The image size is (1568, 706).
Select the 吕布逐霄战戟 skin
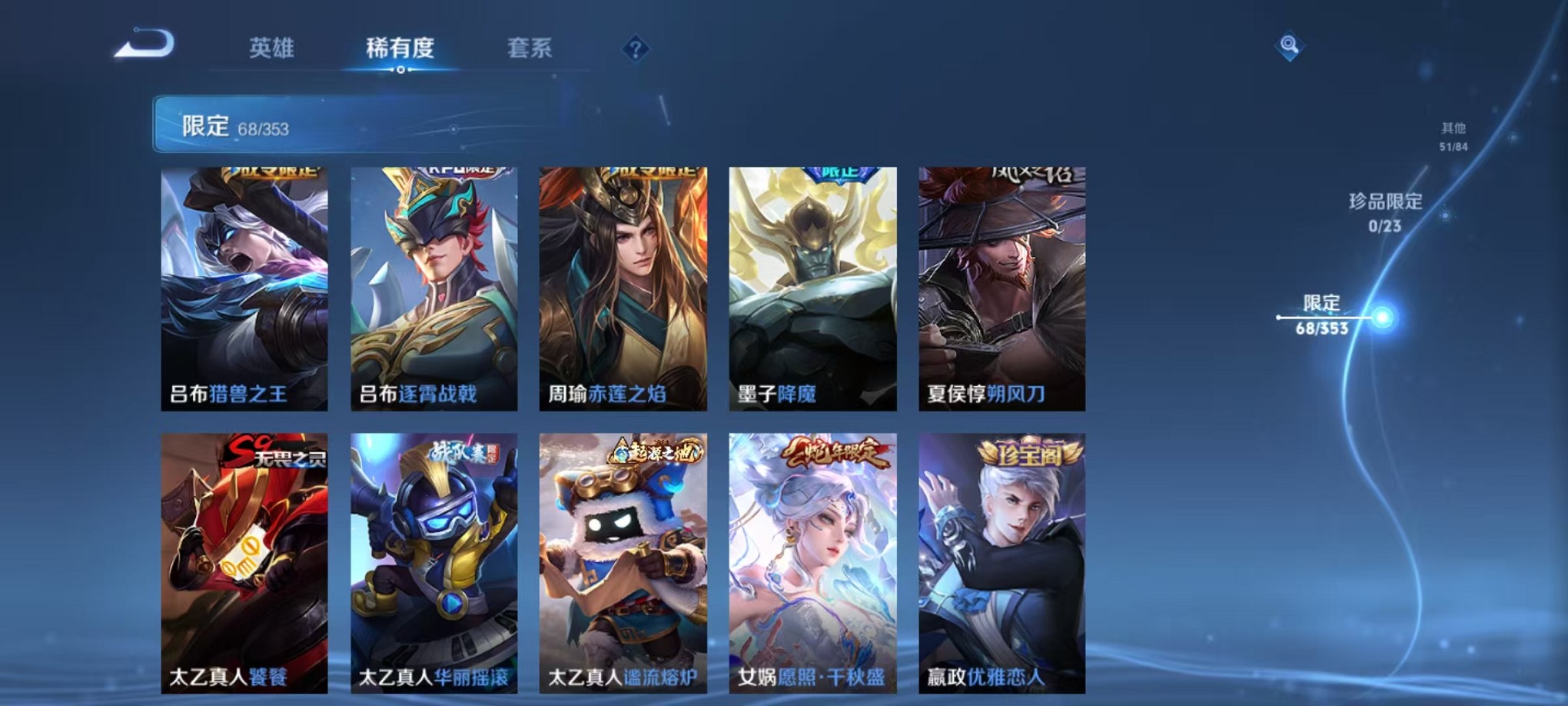point(433,288)
